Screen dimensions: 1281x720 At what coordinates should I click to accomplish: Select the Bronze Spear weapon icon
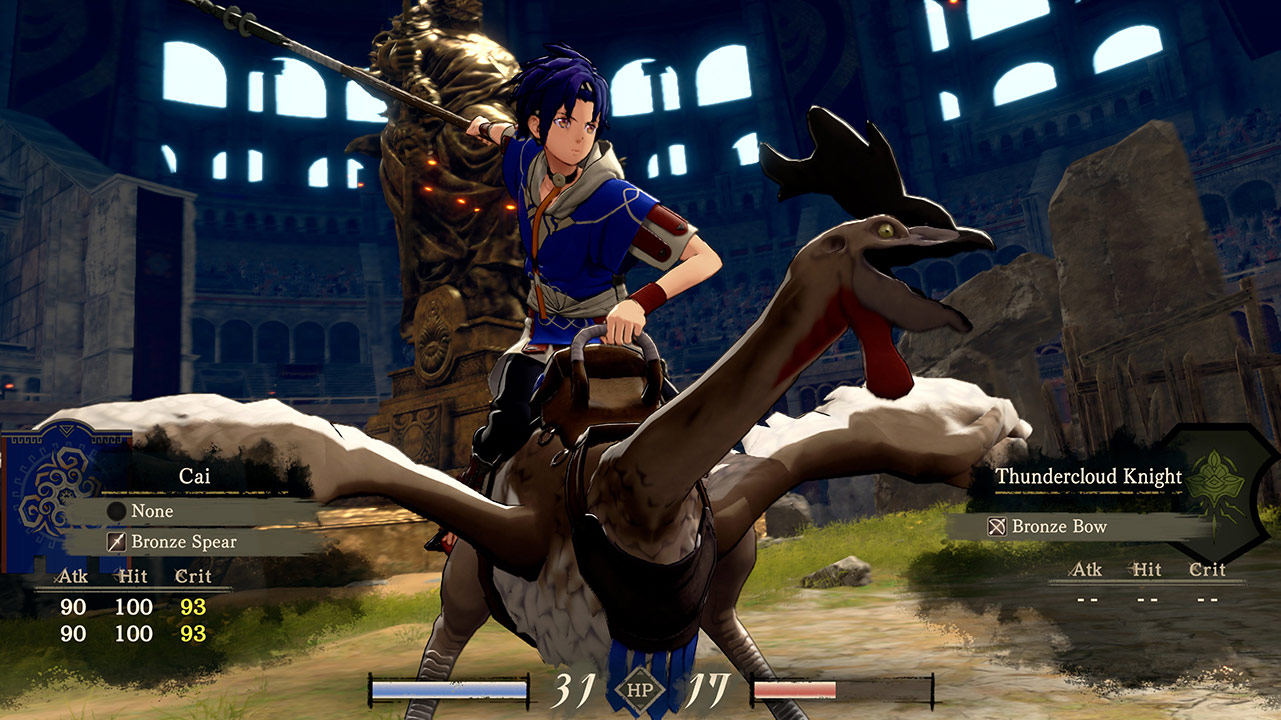116,542
